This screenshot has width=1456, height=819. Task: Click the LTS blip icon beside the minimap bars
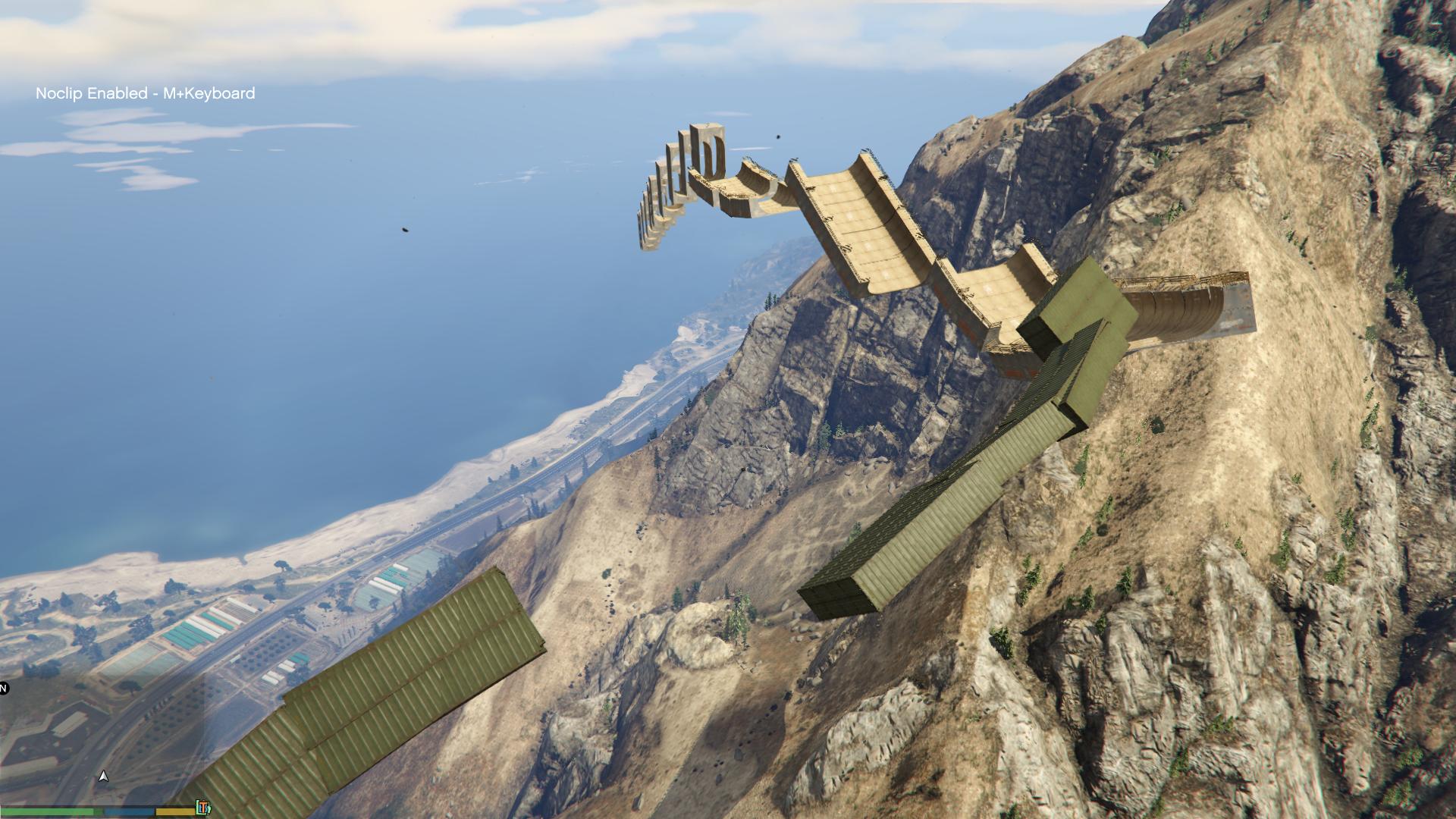(202, 808)
